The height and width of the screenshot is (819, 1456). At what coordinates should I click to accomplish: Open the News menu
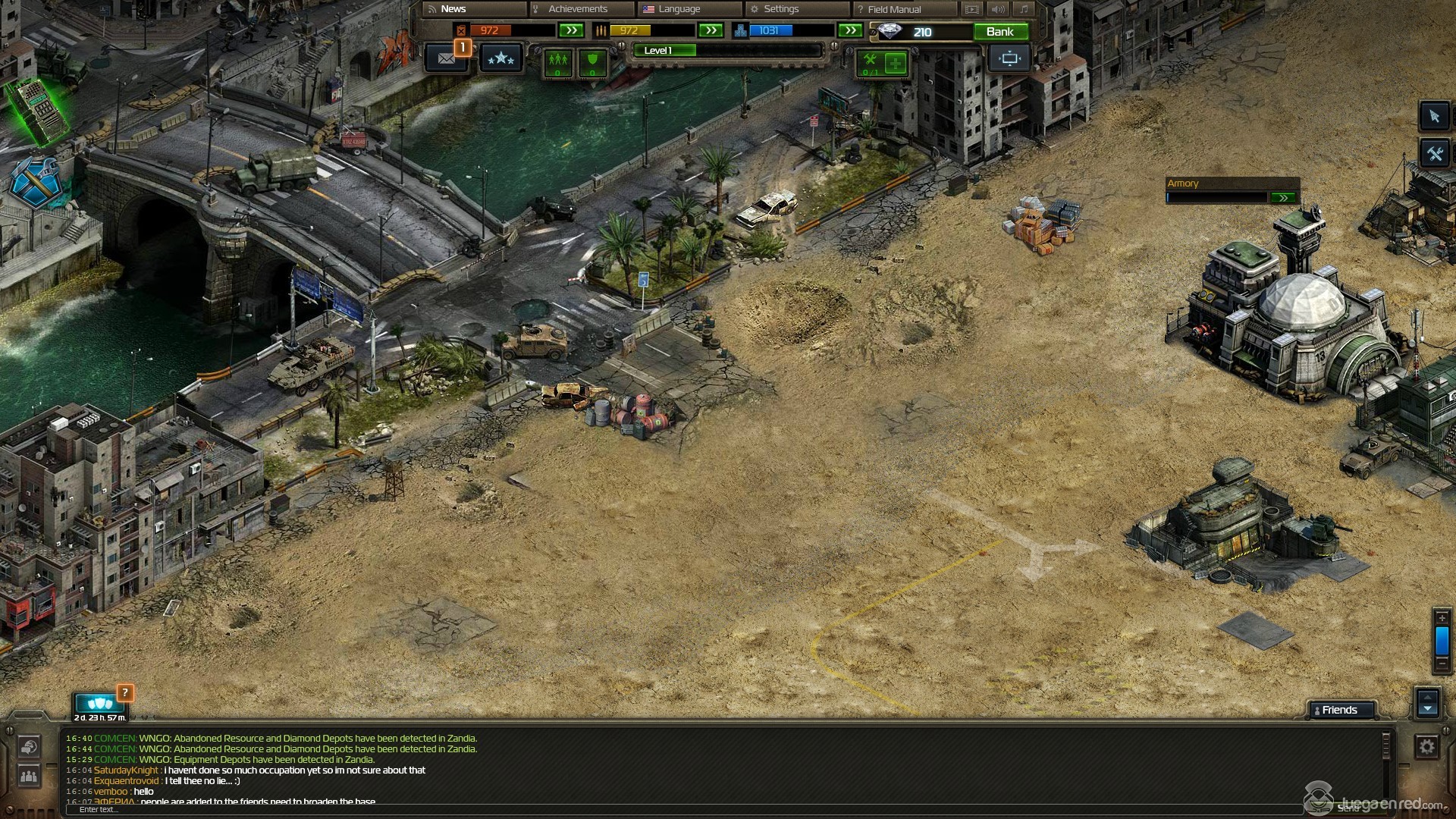pyautogui.click(x=453, y=9)
